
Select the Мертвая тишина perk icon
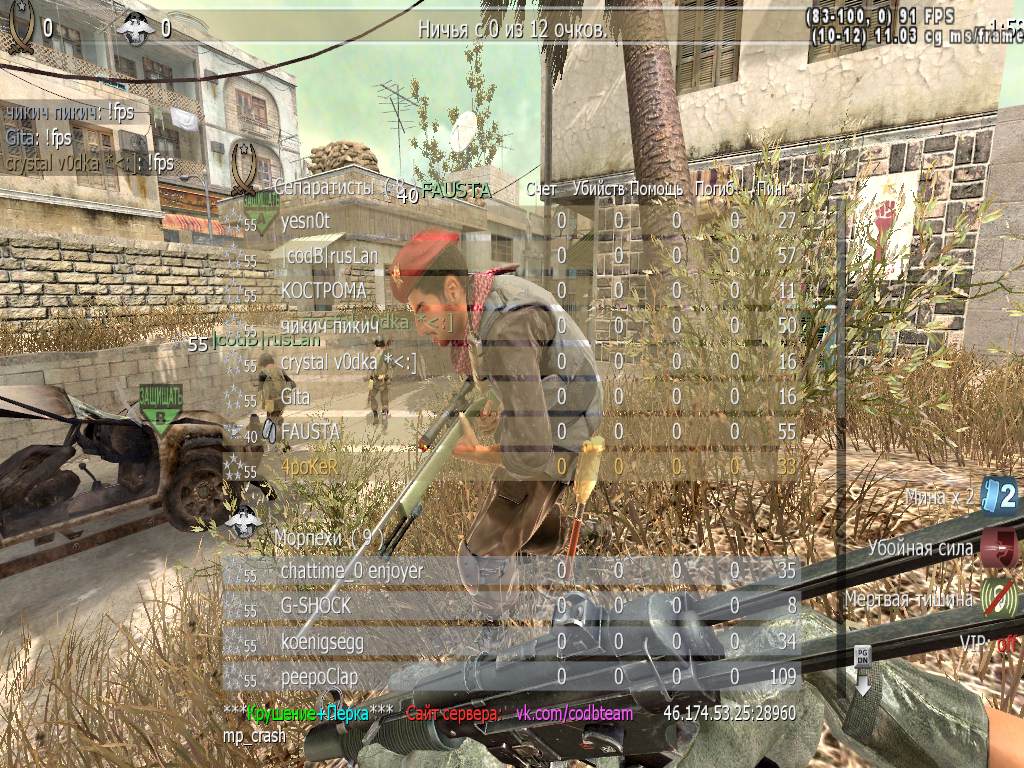coord(999,598)
